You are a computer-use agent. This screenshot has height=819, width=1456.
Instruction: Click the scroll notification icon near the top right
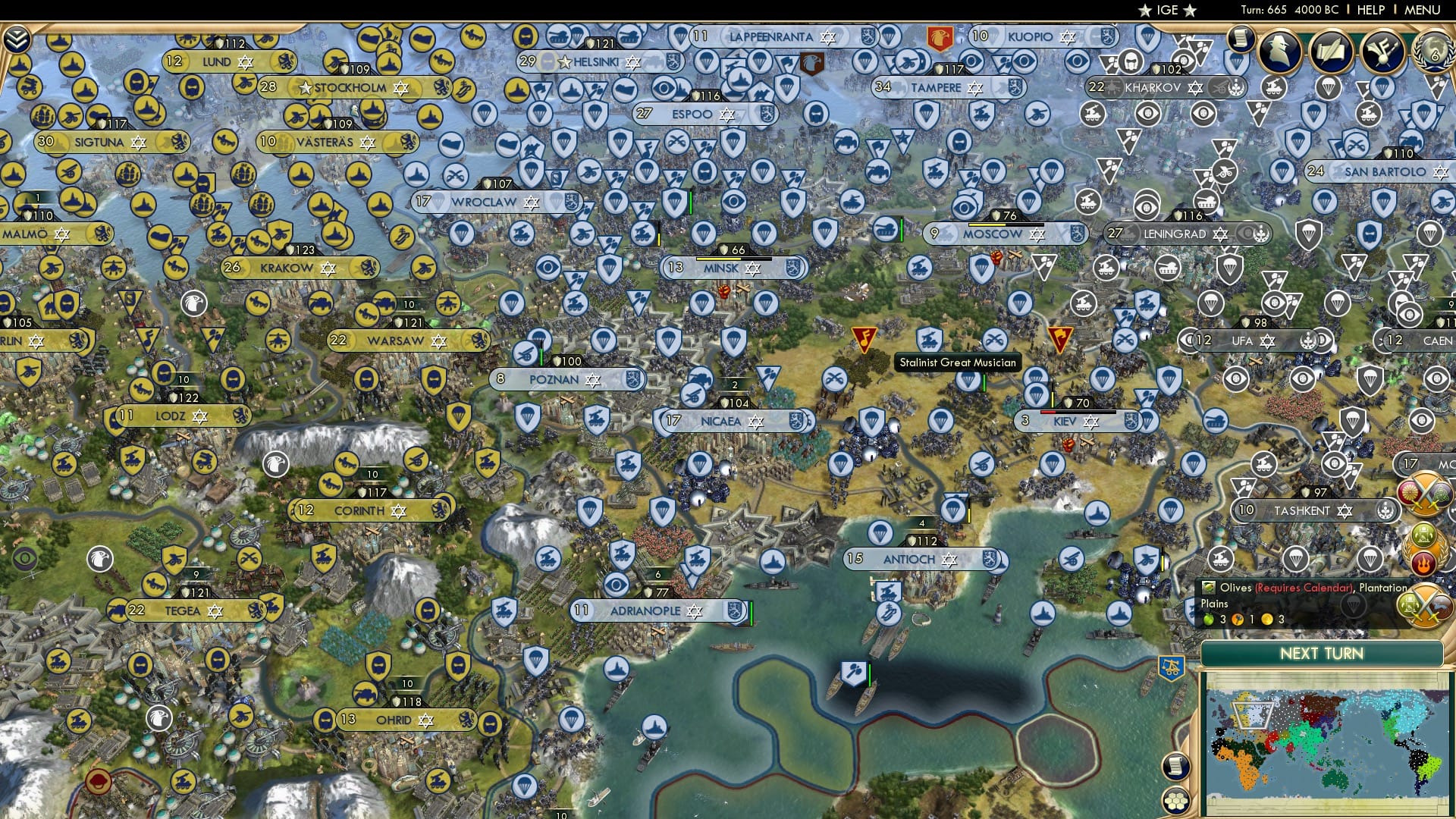[x=1241, y=38]
